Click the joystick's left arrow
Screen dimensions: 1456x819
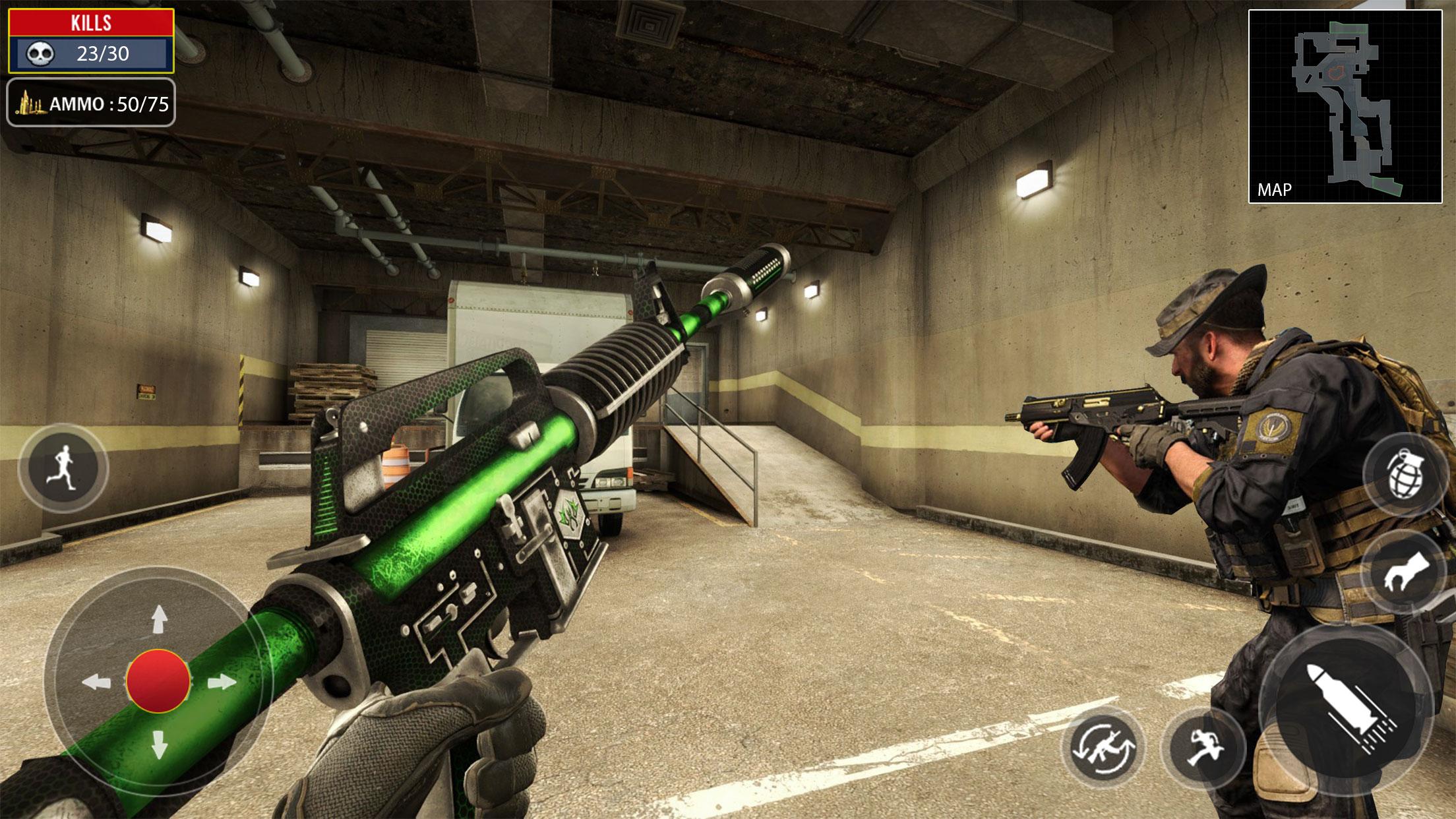coord(96,682)
